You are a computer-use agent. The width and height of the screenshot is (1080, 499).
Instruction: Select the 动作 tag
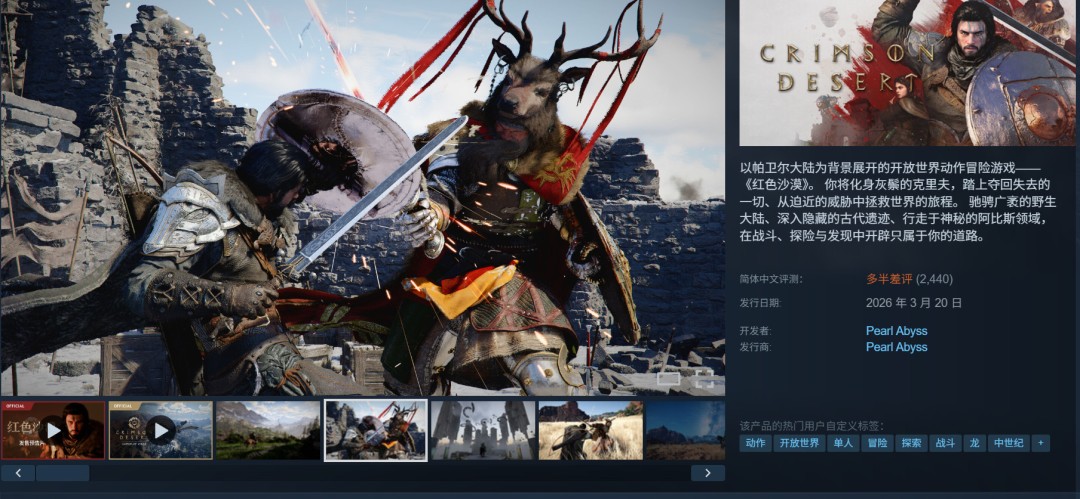point(755,443)
